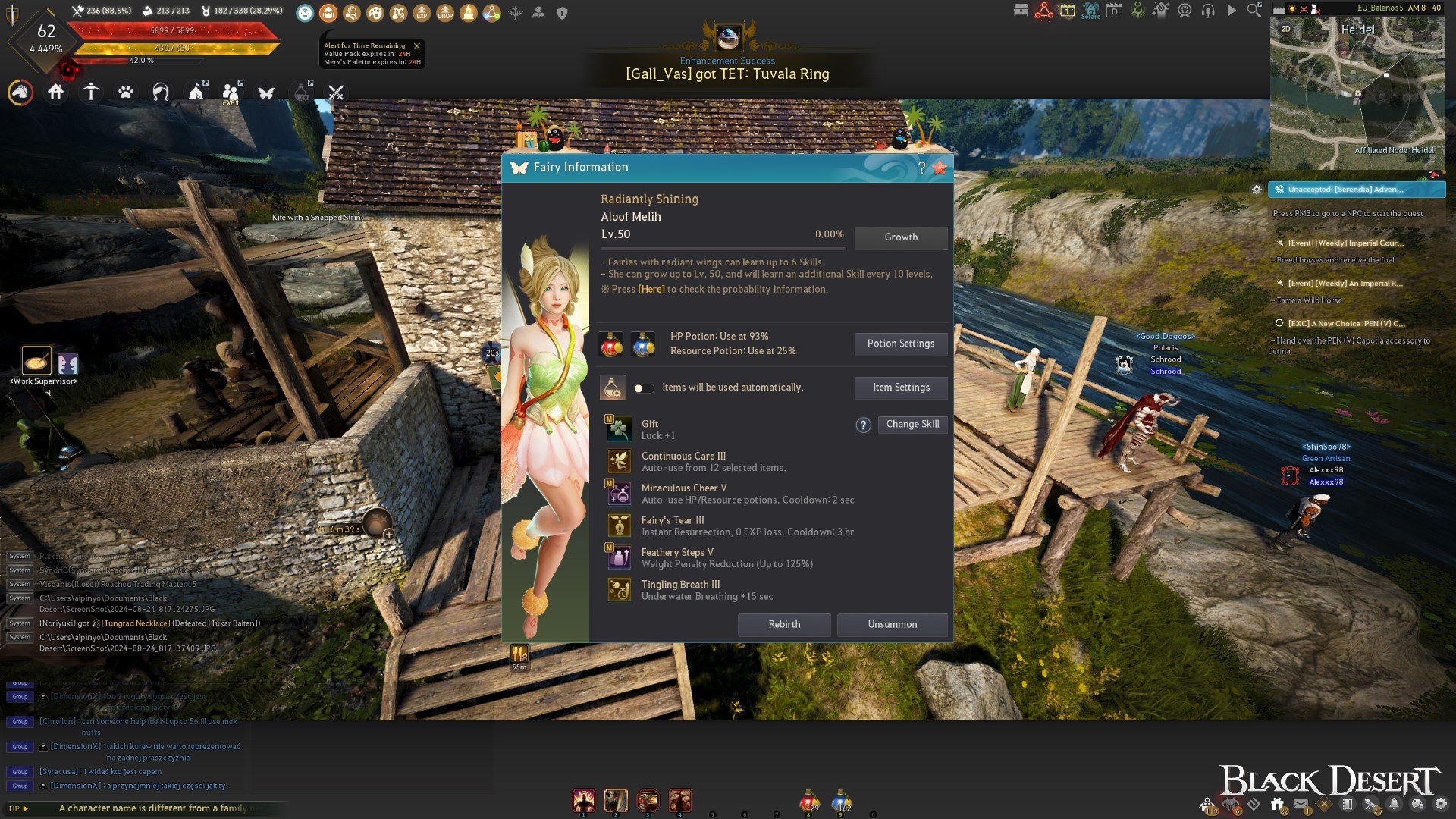Follow the [Here] probability information link
Screen dimensions: 1456x819
651,290
